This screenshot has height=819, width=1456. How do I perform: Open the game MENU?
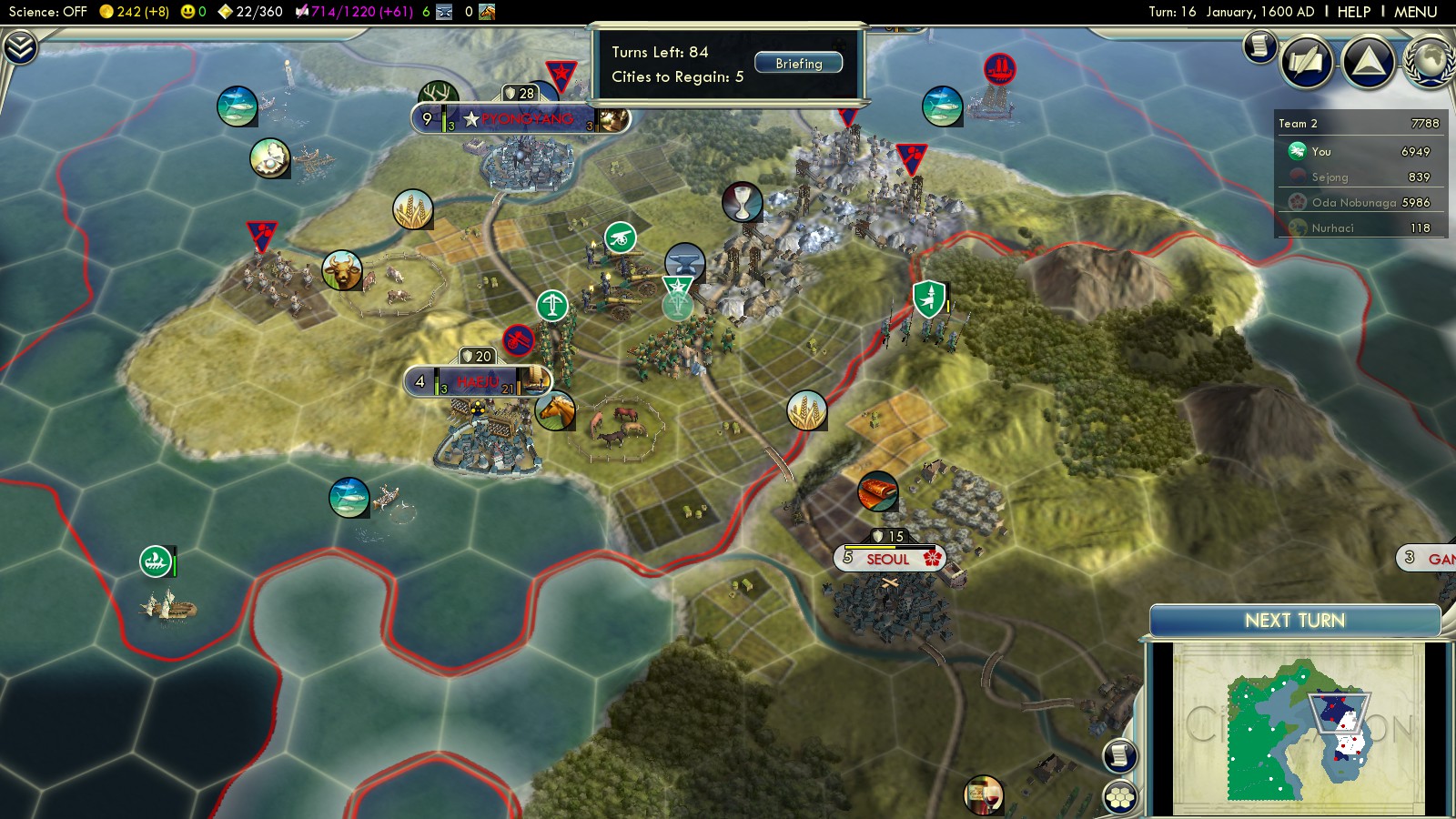tap(1415, 12)
